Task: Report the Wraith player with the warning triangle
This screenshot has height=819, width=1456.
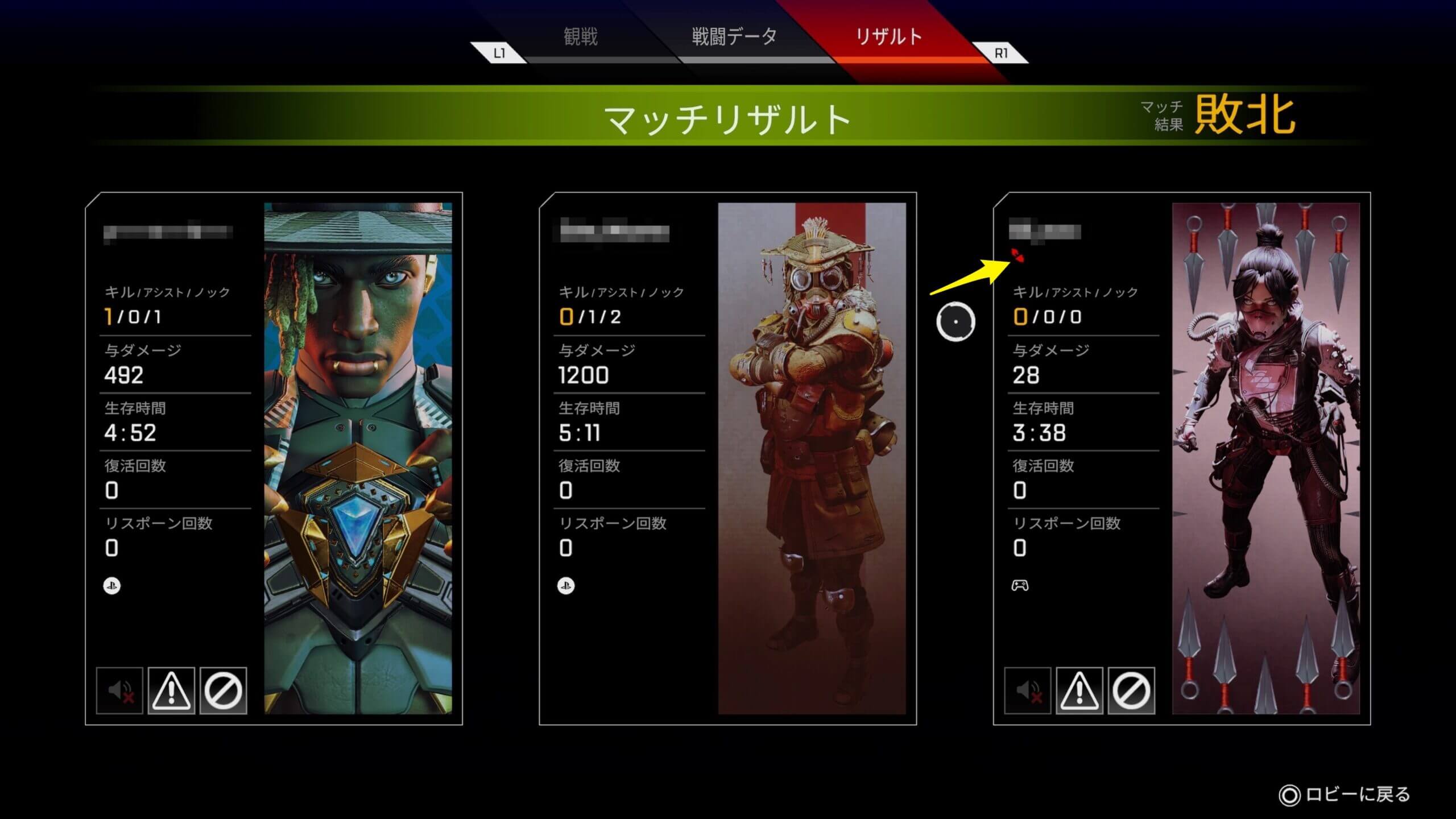Action: (x=1079, y=690)
